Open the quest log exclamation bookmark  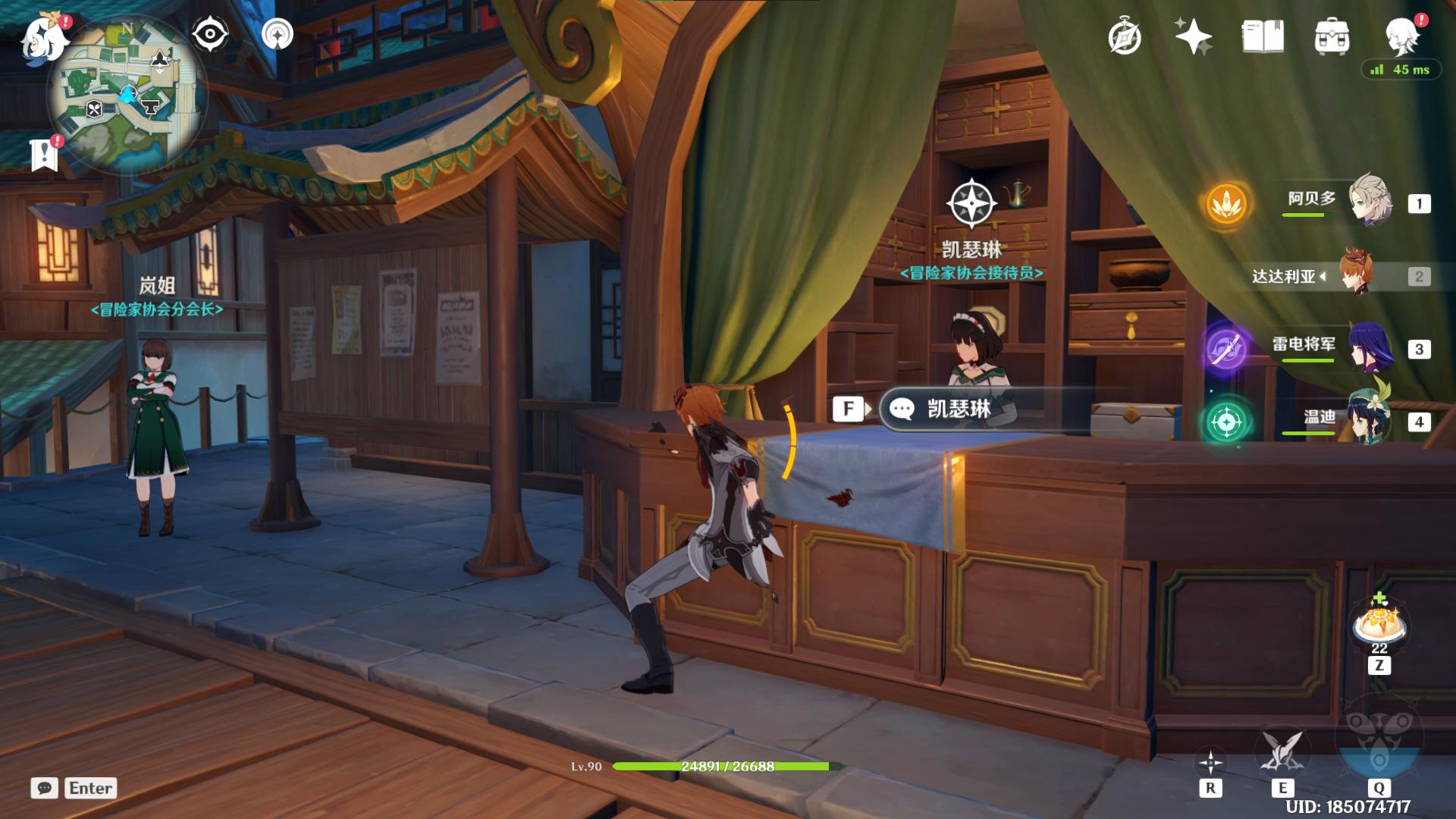pos(45,154)
